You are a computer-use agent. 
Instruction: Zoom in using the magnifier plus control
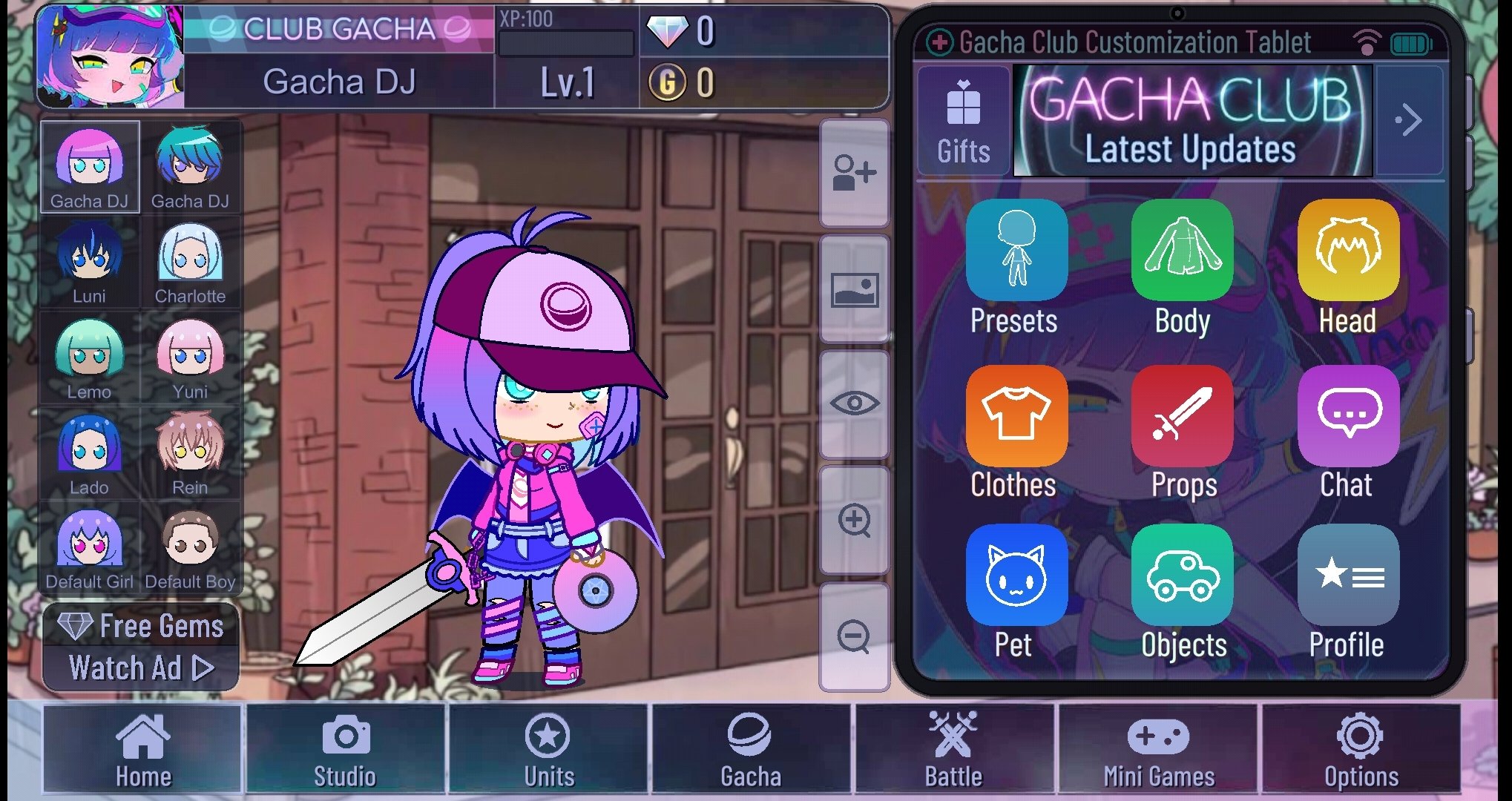point(855,520)
